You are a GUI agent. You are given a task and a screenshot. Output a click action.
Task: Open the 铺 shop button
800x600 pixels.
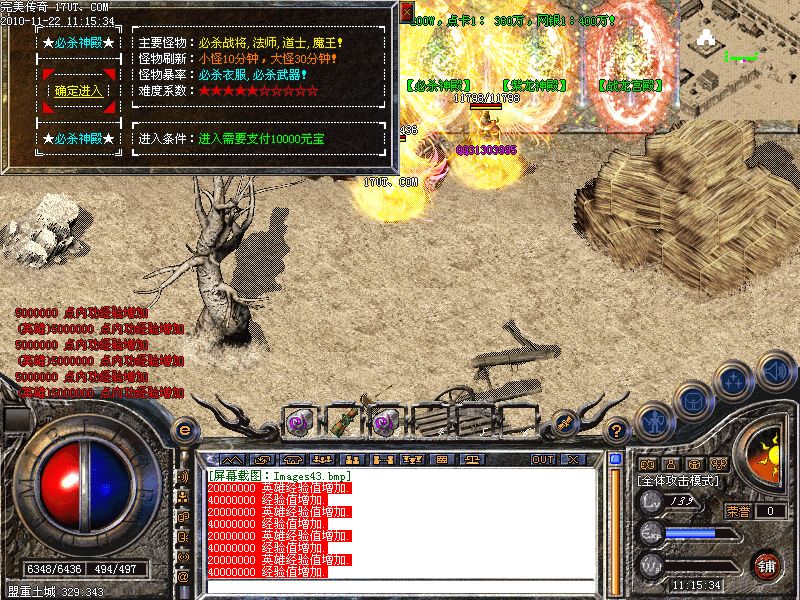(x=768, y=564)
